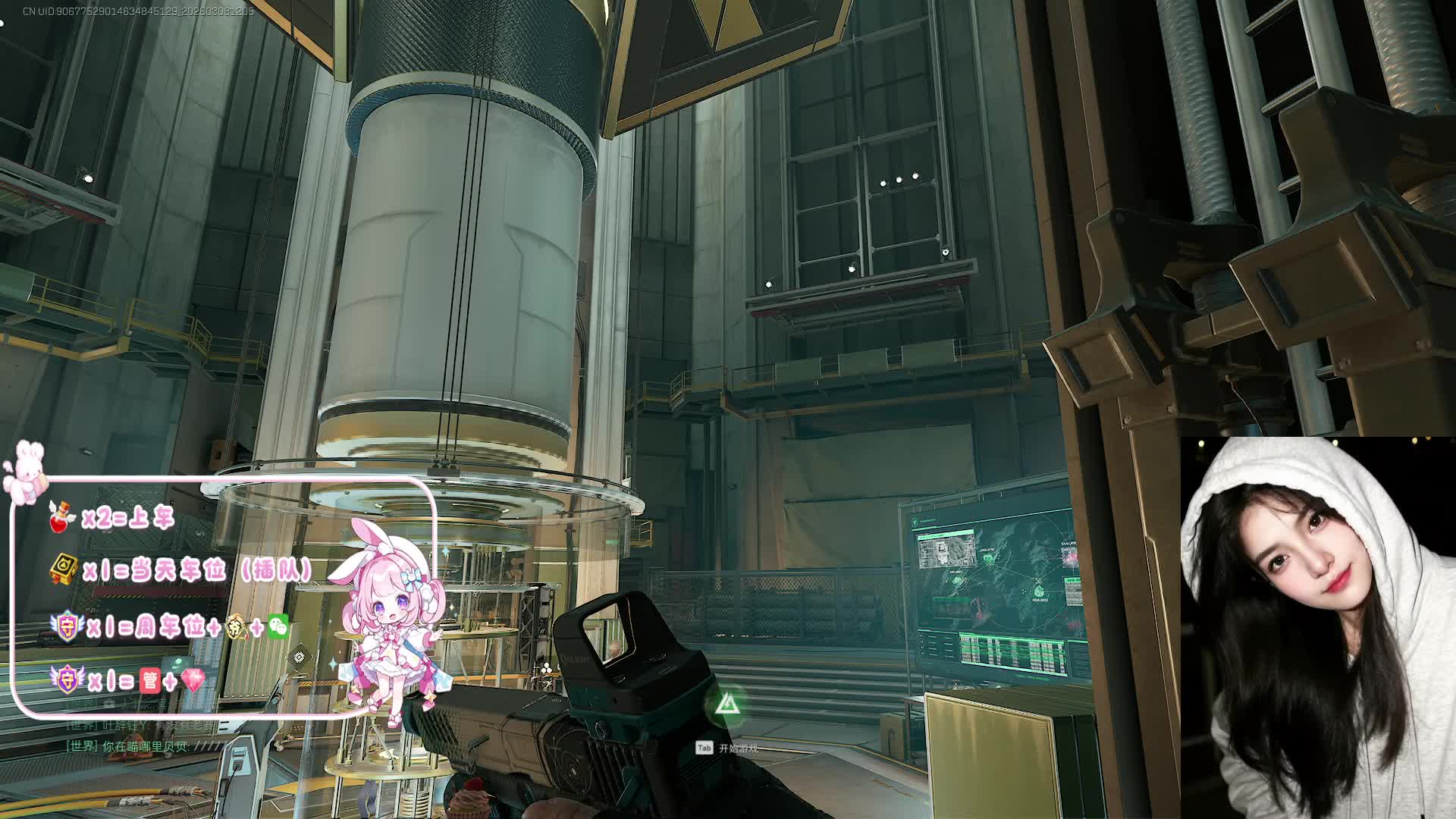Open the world chat message from 你在喵哪里贝贝

[x=144, y=746]
